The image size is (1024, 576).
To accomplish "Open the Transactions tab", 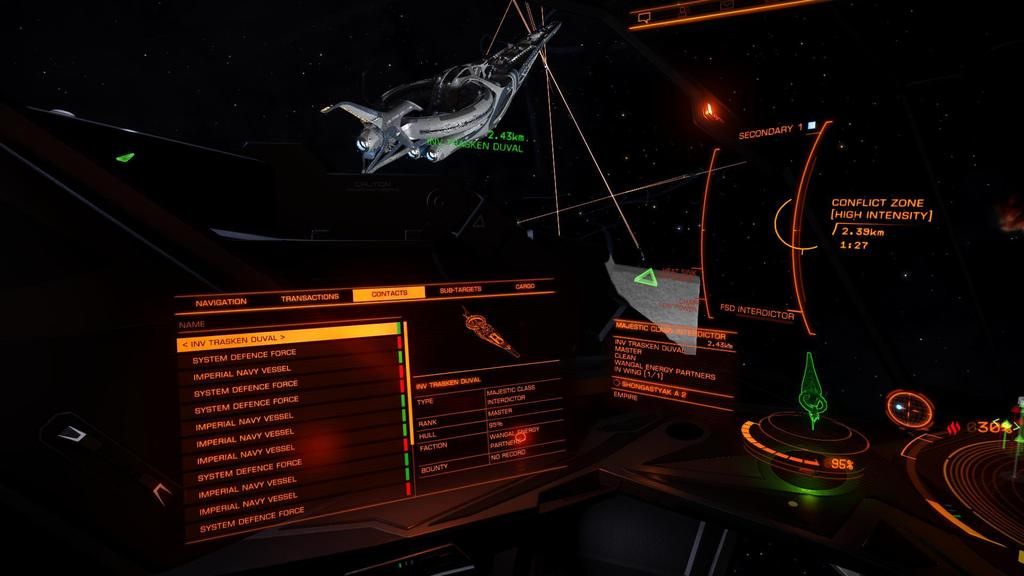I will tap(310, 297).
